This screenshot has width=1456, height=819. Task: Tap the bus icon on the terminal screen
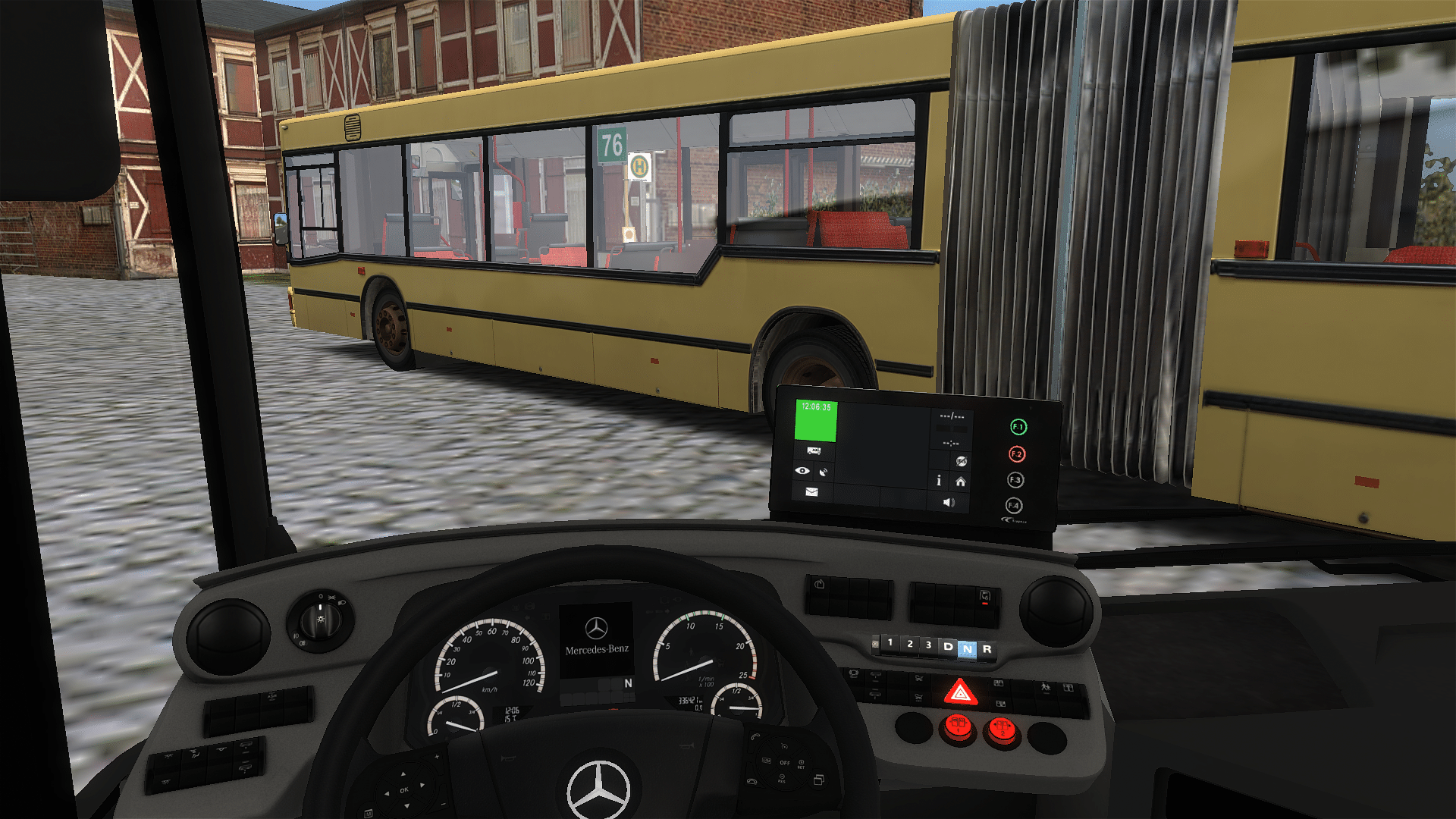coord(814,451)
